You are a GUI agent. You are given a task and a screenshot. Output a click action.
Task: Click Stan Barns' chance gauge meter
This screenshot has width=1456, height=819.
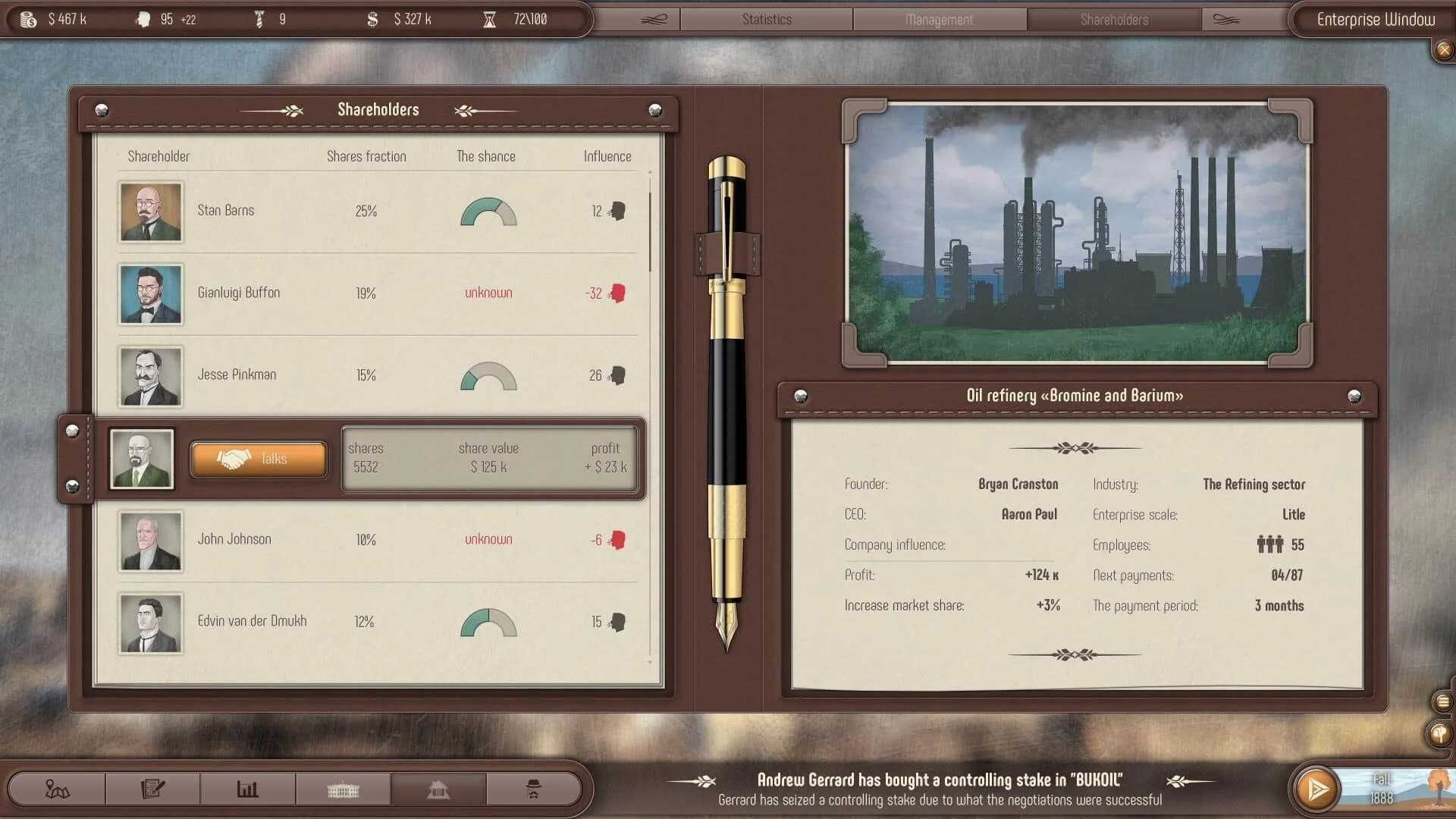coord(487,211)
